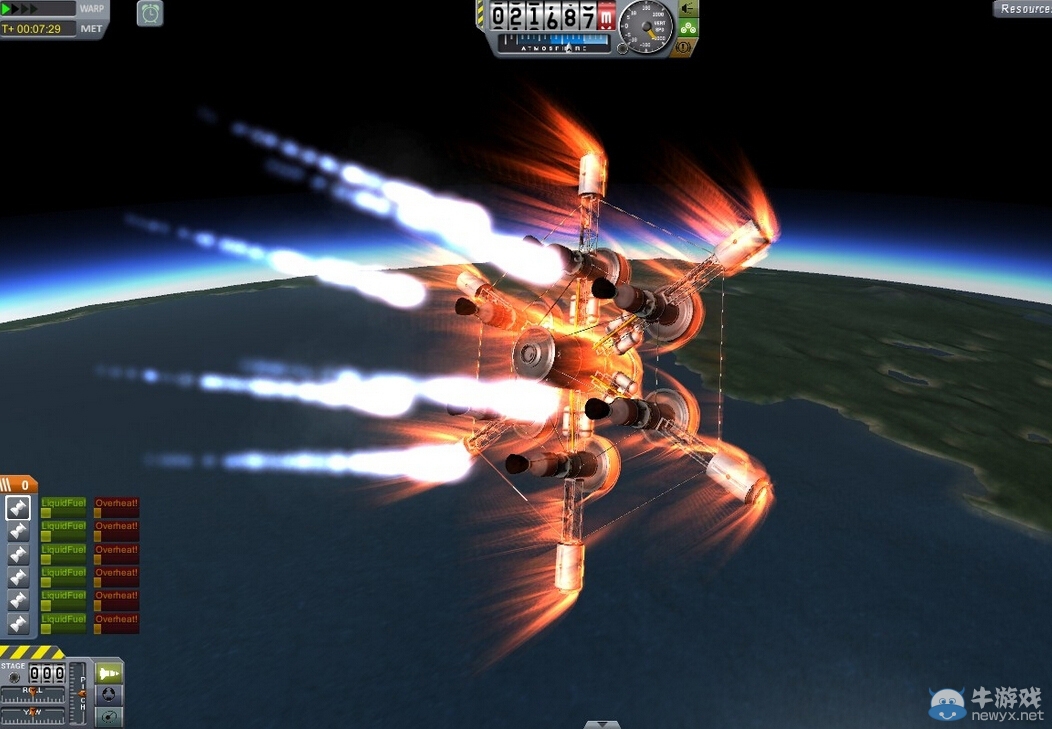Toggle brakes with the orange warning button
The height and width of the screenshot is (729, 1052).
[685, 46]
